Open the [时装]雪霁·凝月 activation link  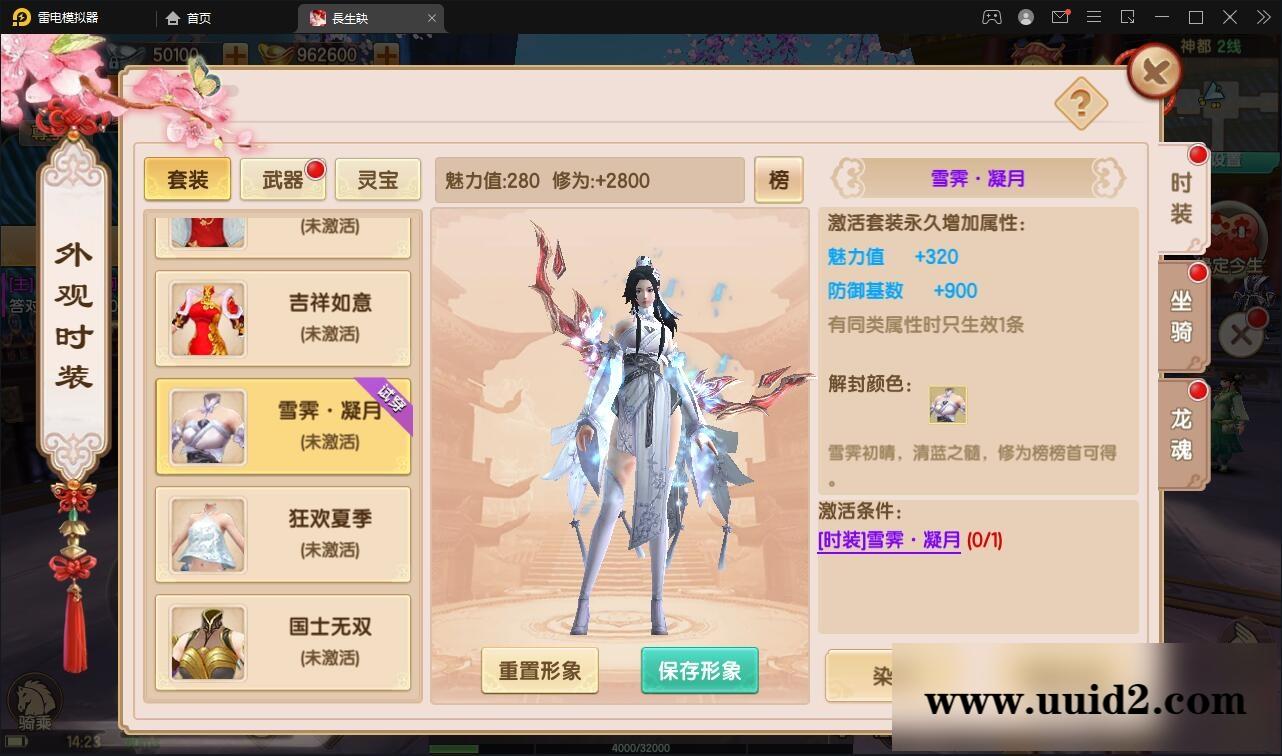coord(889,540)
